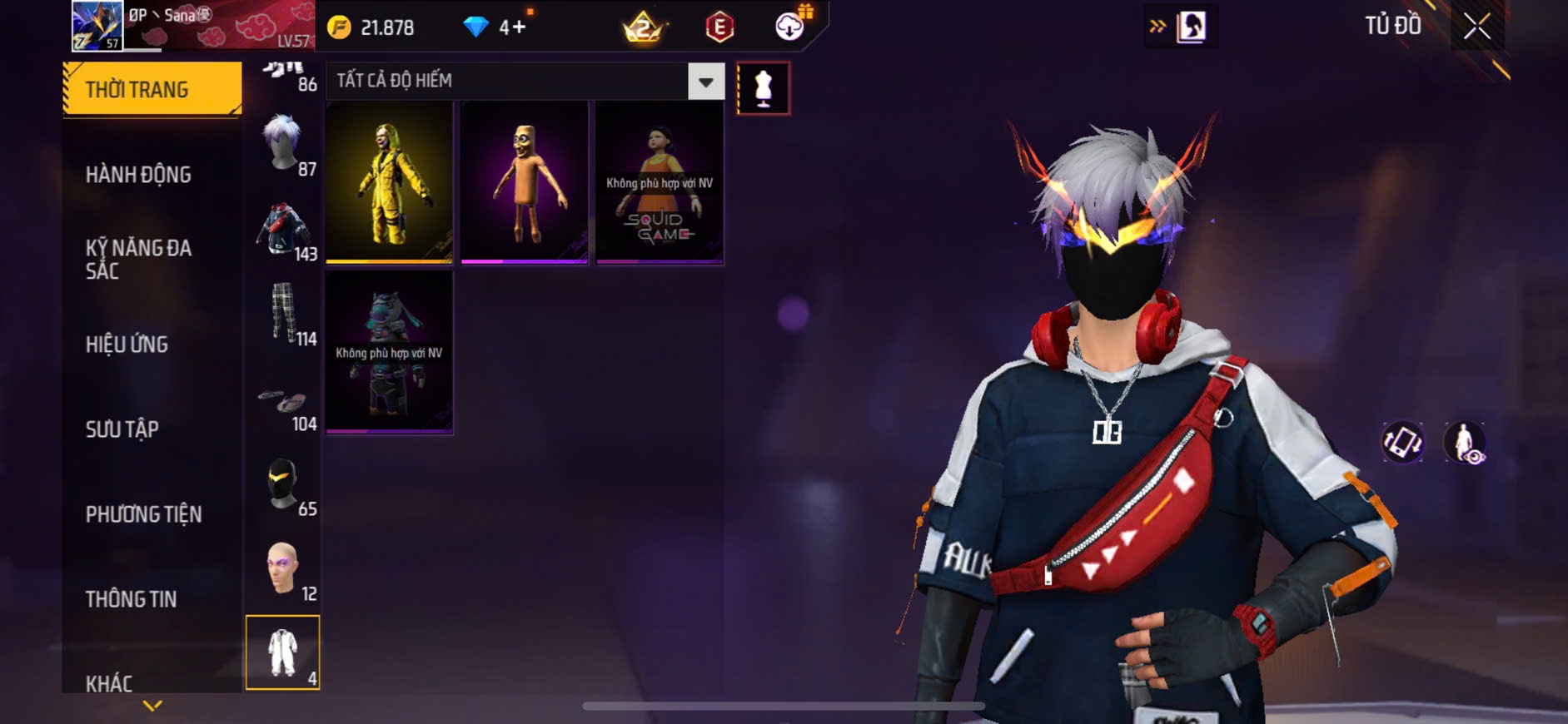The image size is (1568, 724).
Task: Click the mannequin preview button
Action: pyautogui.click(x=763, y=88)
